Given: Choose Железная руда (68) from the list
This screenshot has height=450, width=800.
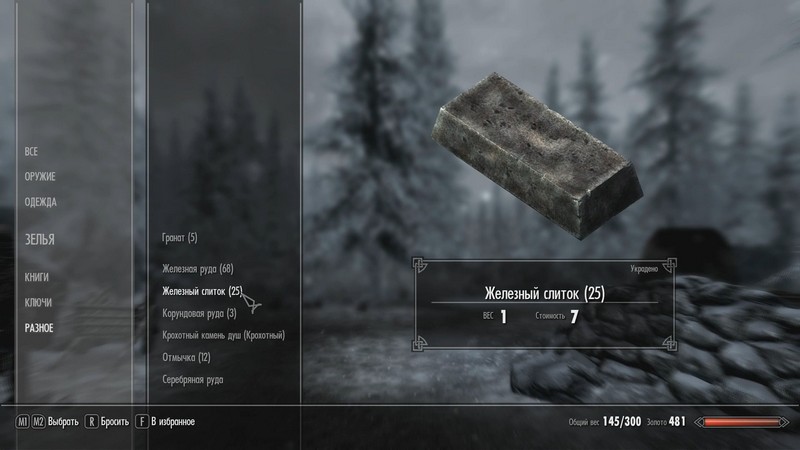Looking at the screenshot, I should click(x=197, y=269).
